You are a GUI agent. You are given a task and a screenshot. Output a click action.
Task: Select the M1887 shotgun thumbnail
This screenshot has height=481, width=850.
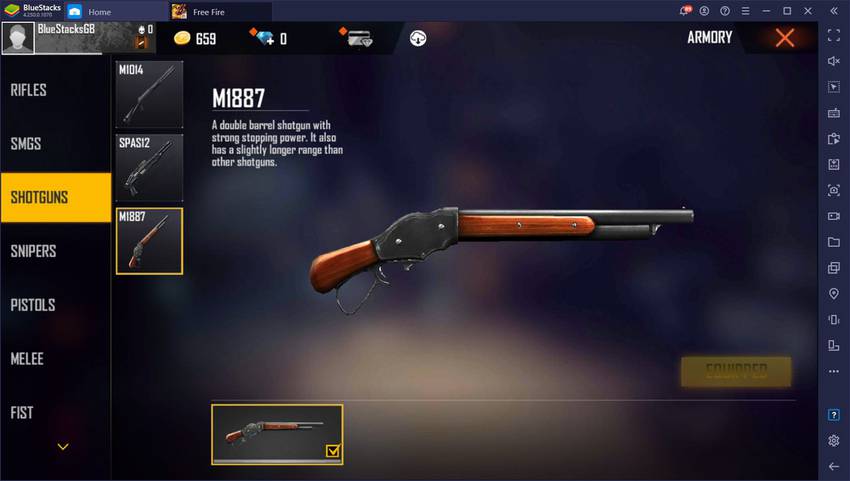coord(149,241)
